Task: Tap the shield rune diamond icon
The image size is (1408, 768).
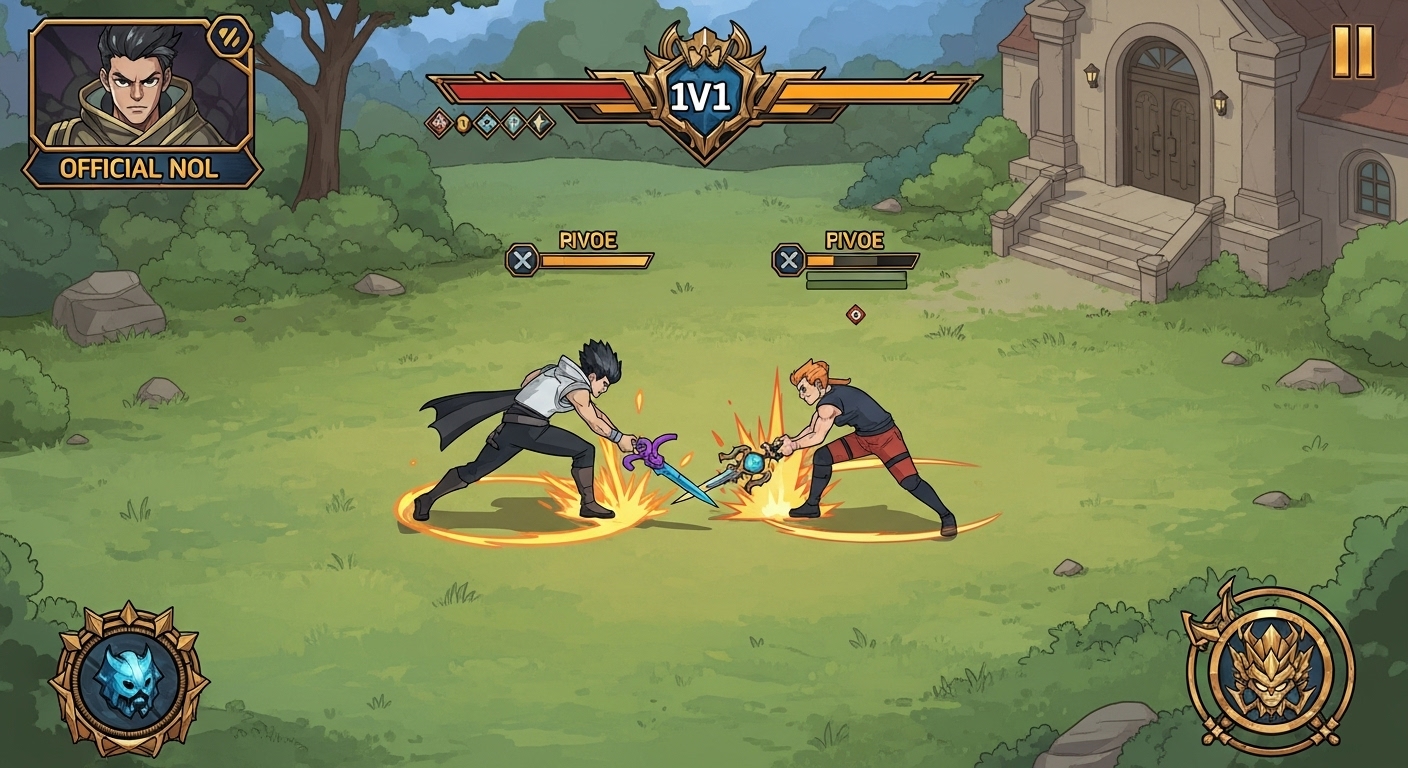Action: [511, 123]
